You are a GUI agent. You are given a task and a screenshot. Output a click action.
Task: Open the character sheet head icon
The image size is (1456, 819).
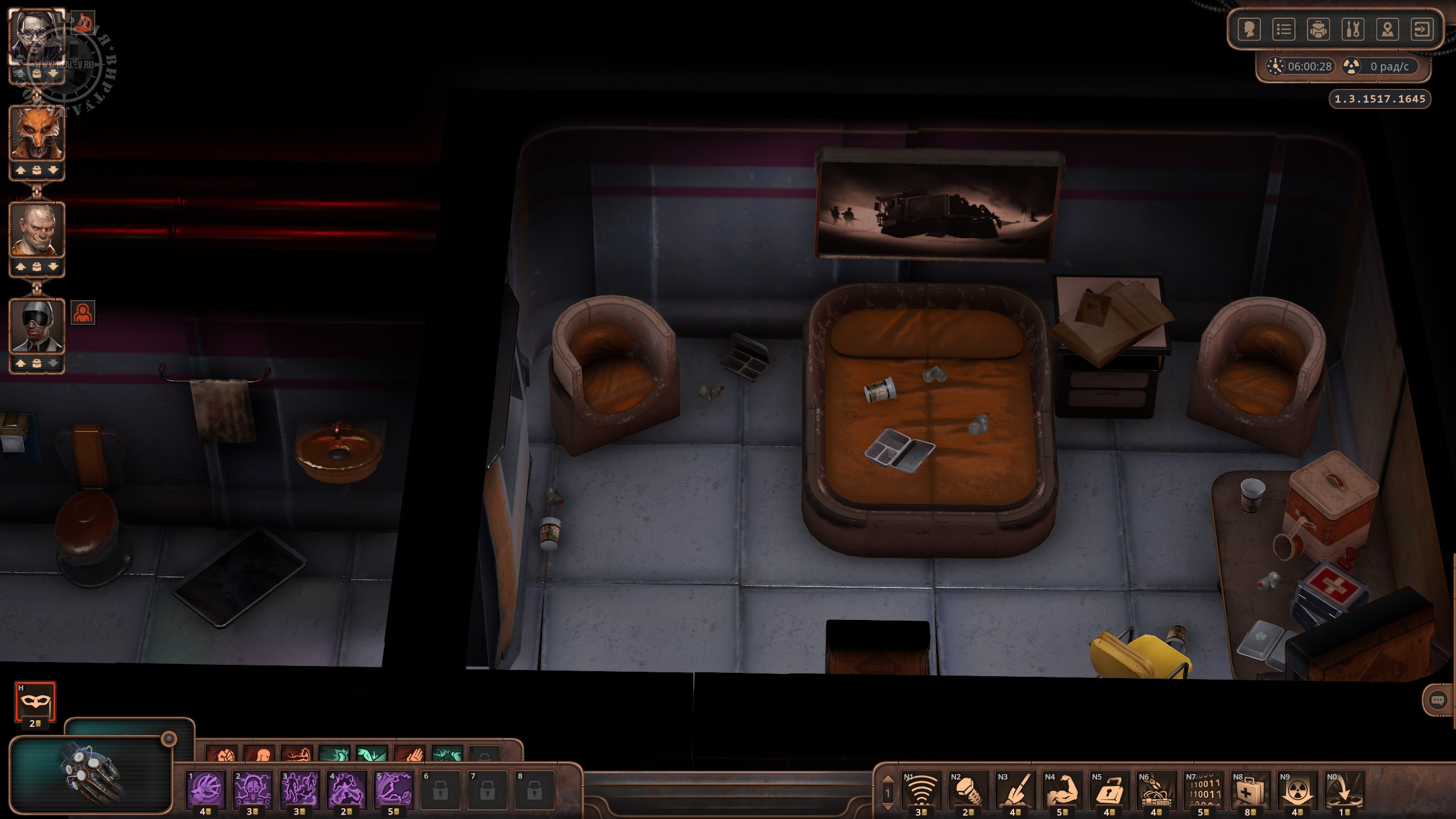pyautogui.click(x=1249, y=30)
